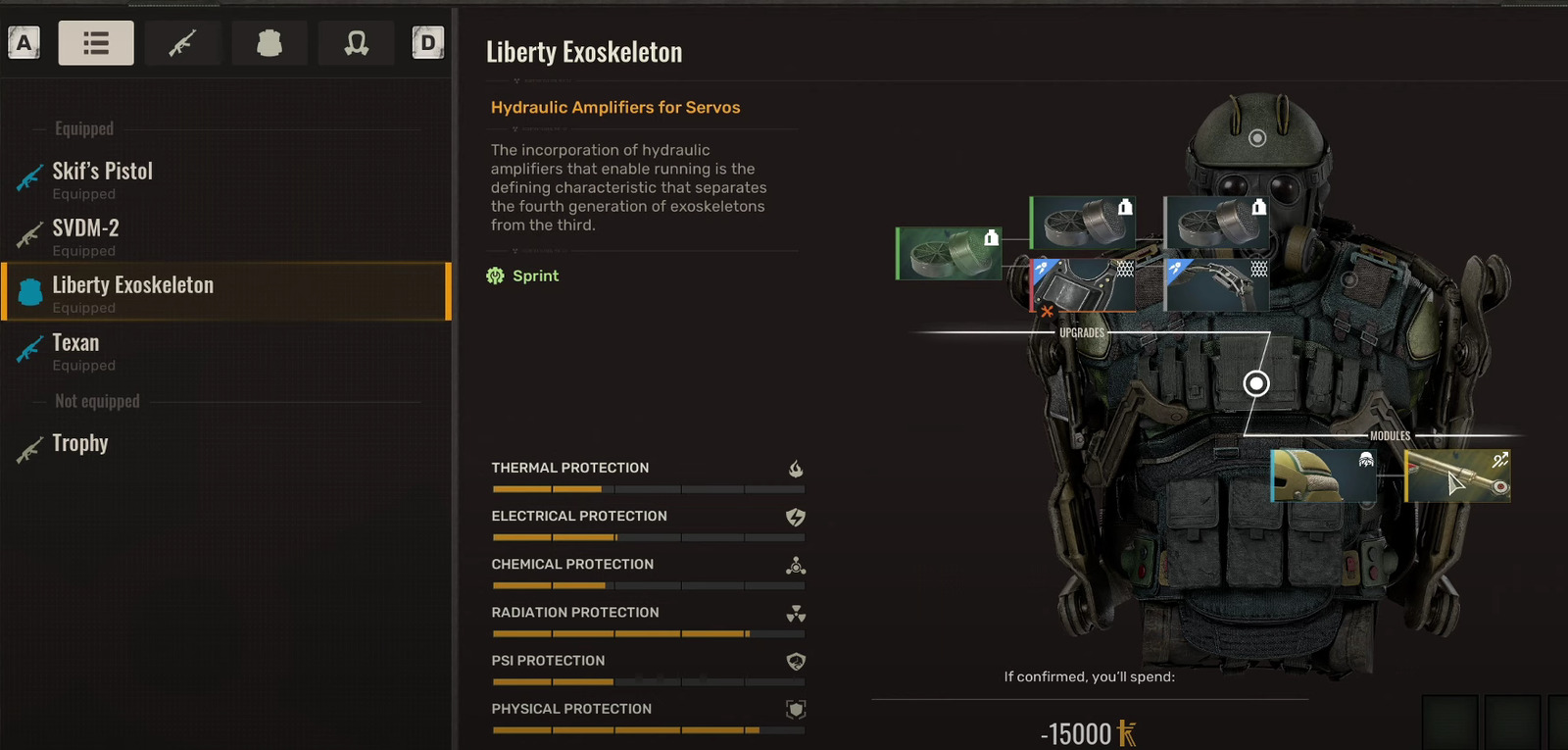Open the weapons category tab (rifle icon)
The width and height of the screenshot is (1568, 750).
tap(182, 42)
